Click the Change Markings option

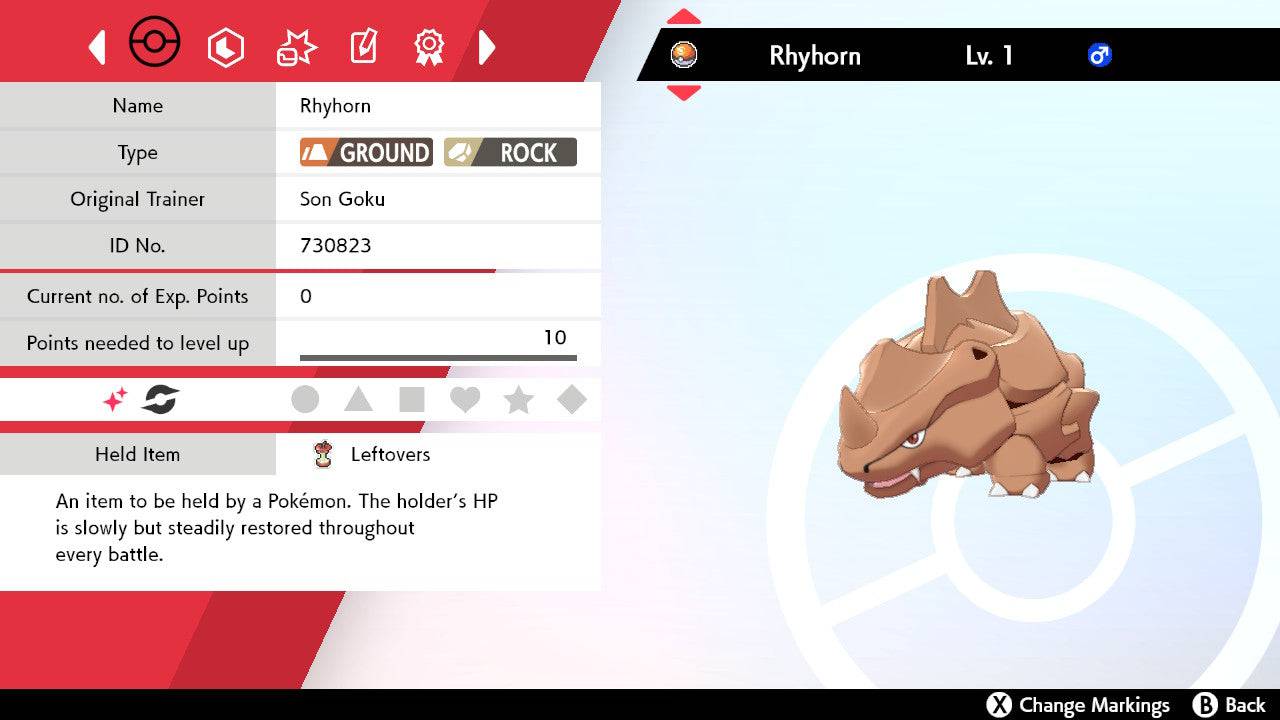click(1078, 705)
